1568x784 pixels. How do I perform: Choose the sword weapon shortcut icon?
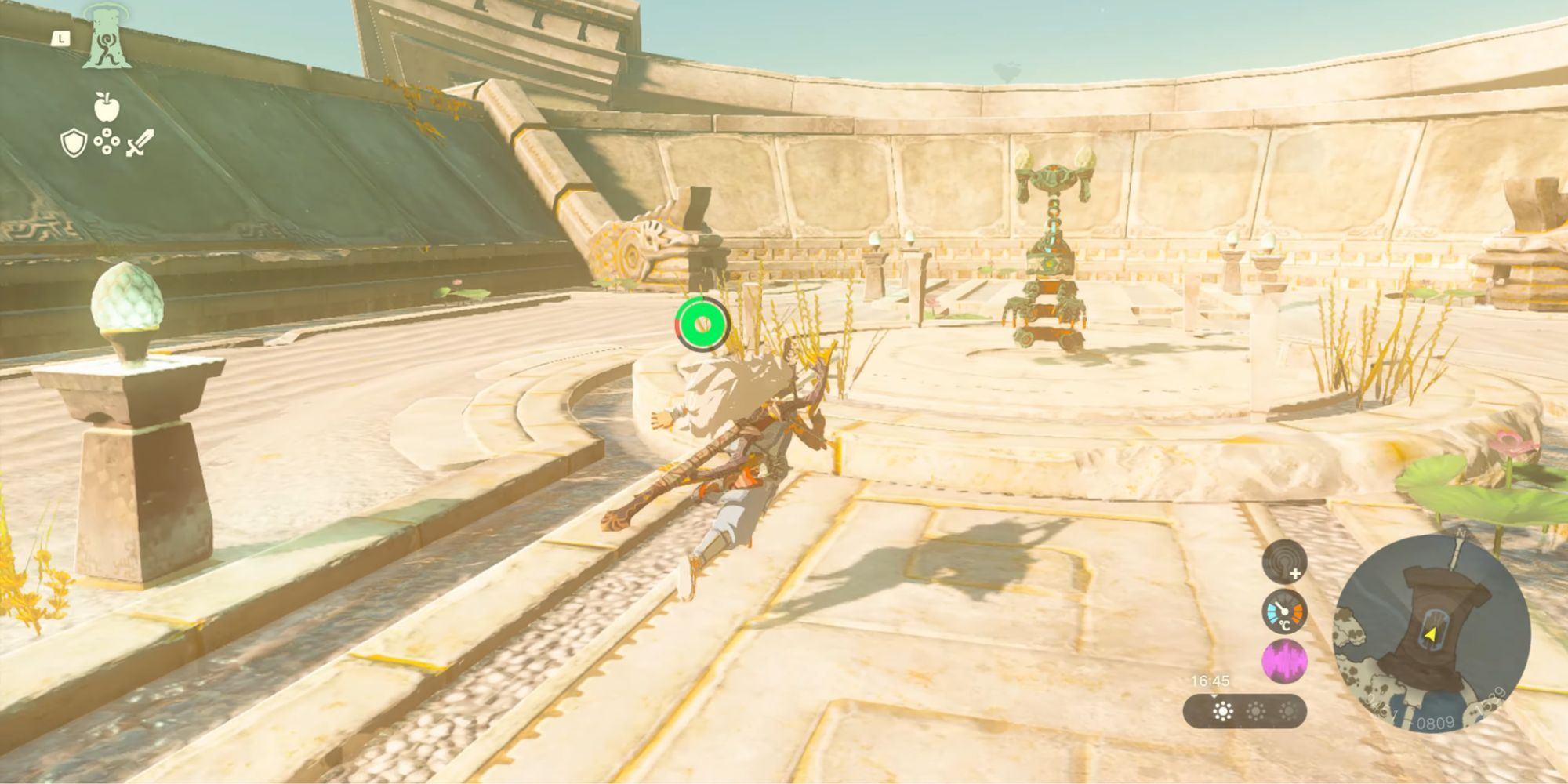pos(140,143)
